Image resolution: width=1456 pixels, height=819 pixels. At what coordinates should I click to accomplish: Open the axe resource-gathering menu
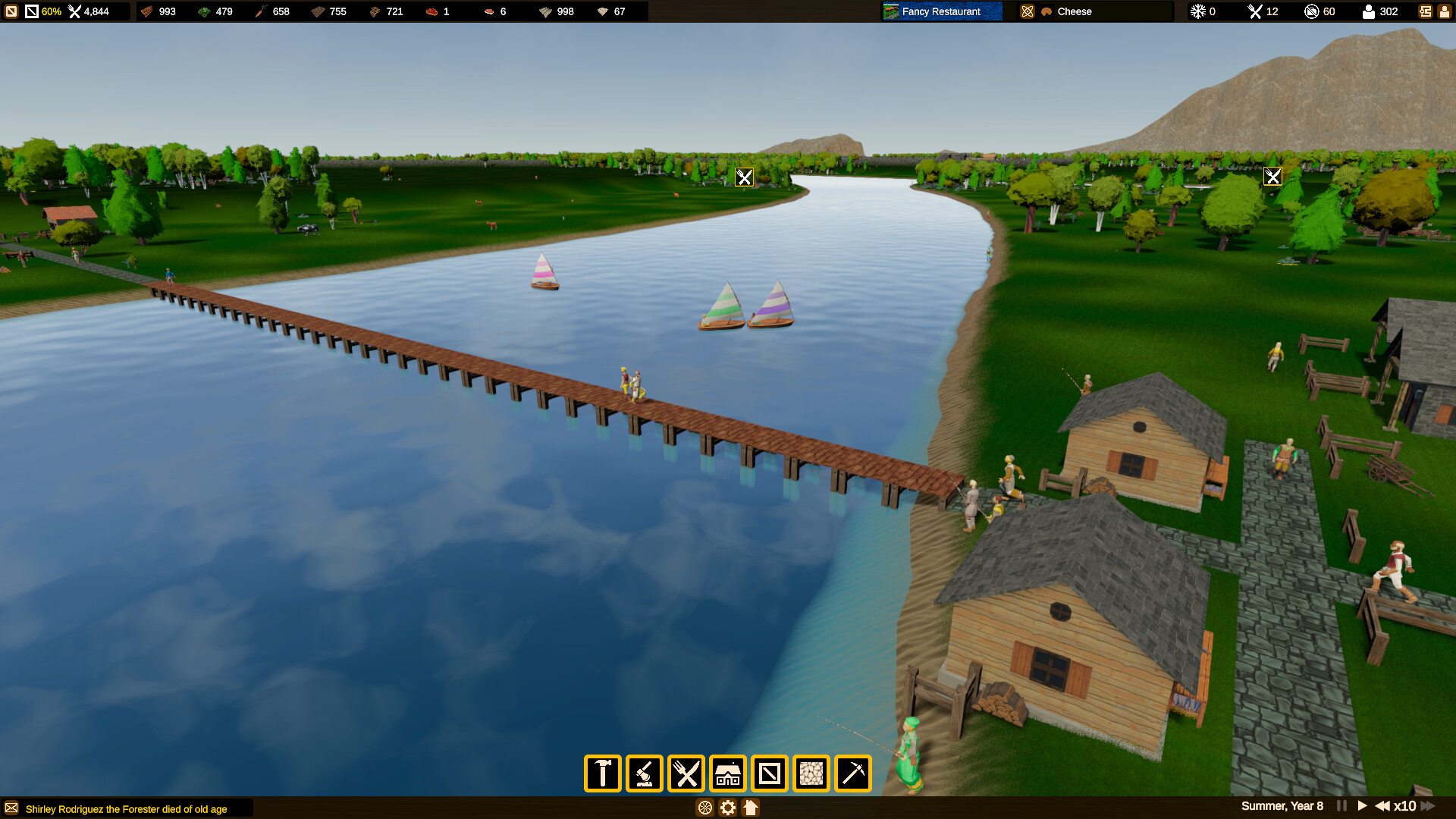[645, 773]
